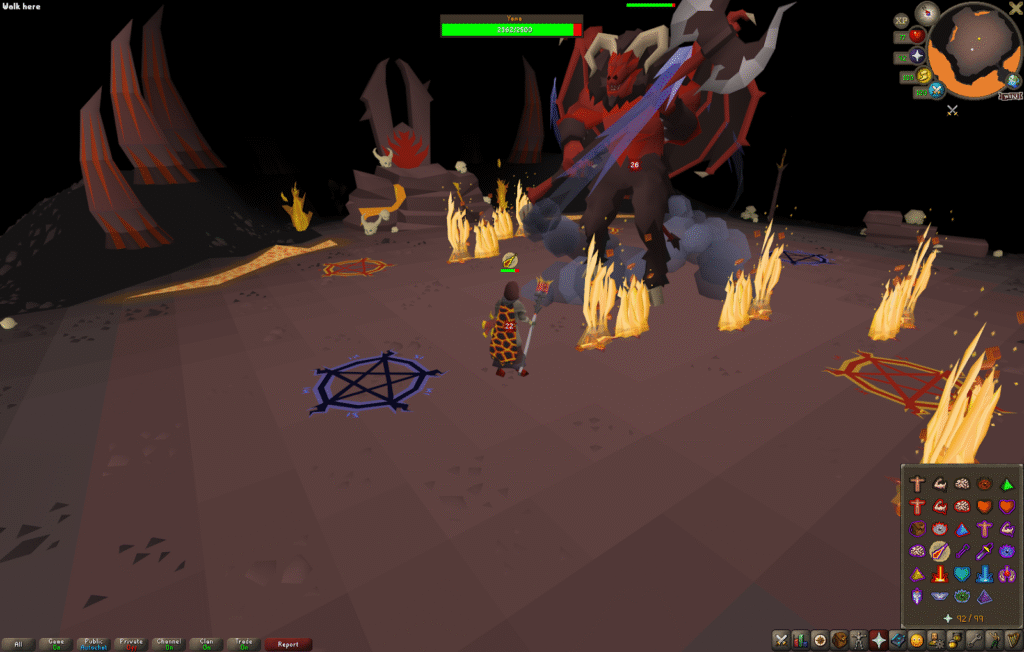Select the Public chat tab
Screen dimensions: 1024x652
[93, 644]
